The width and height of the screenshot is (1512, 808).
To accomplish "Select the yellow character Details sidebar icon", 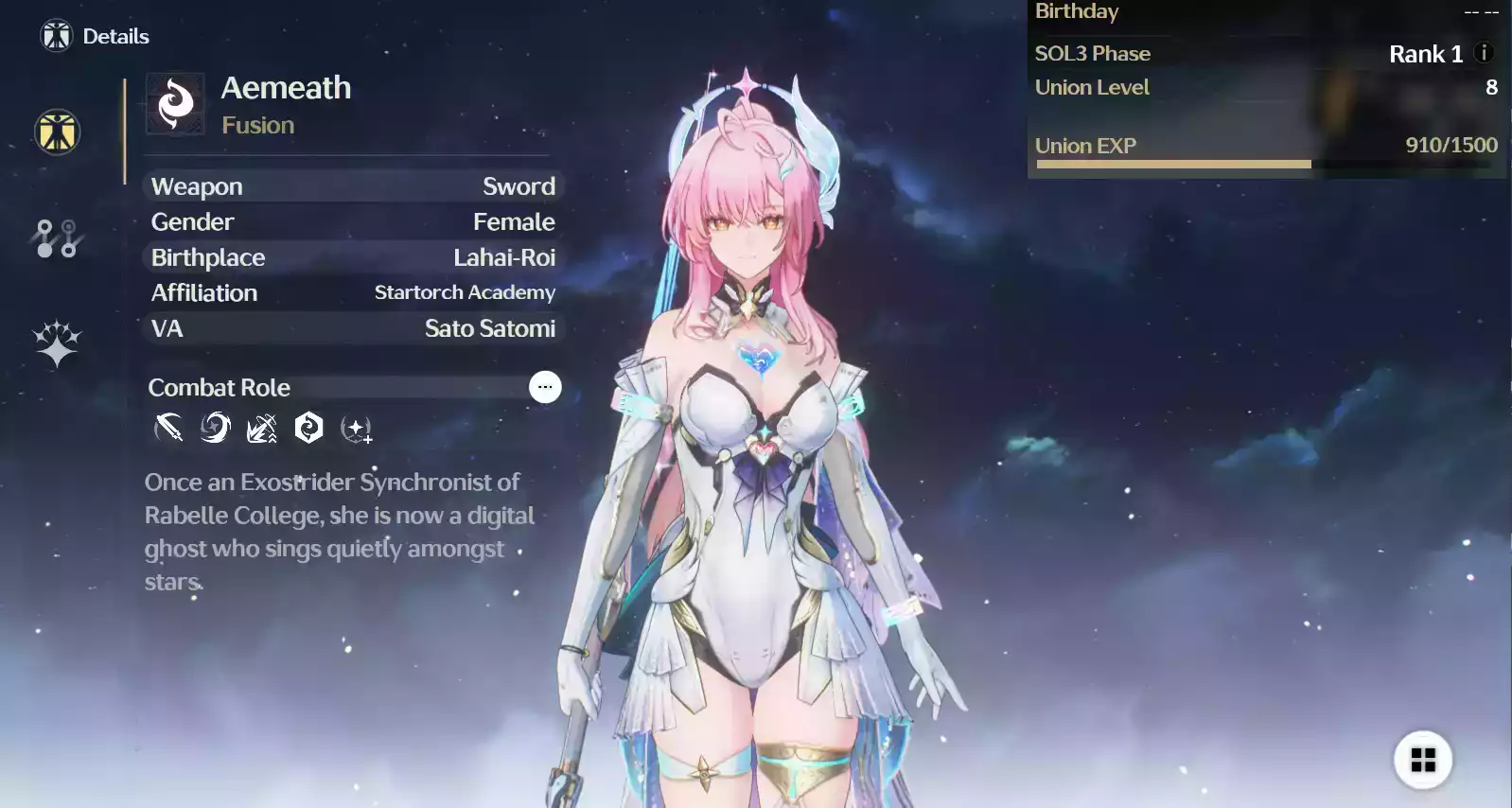I will tap(56, 132).
